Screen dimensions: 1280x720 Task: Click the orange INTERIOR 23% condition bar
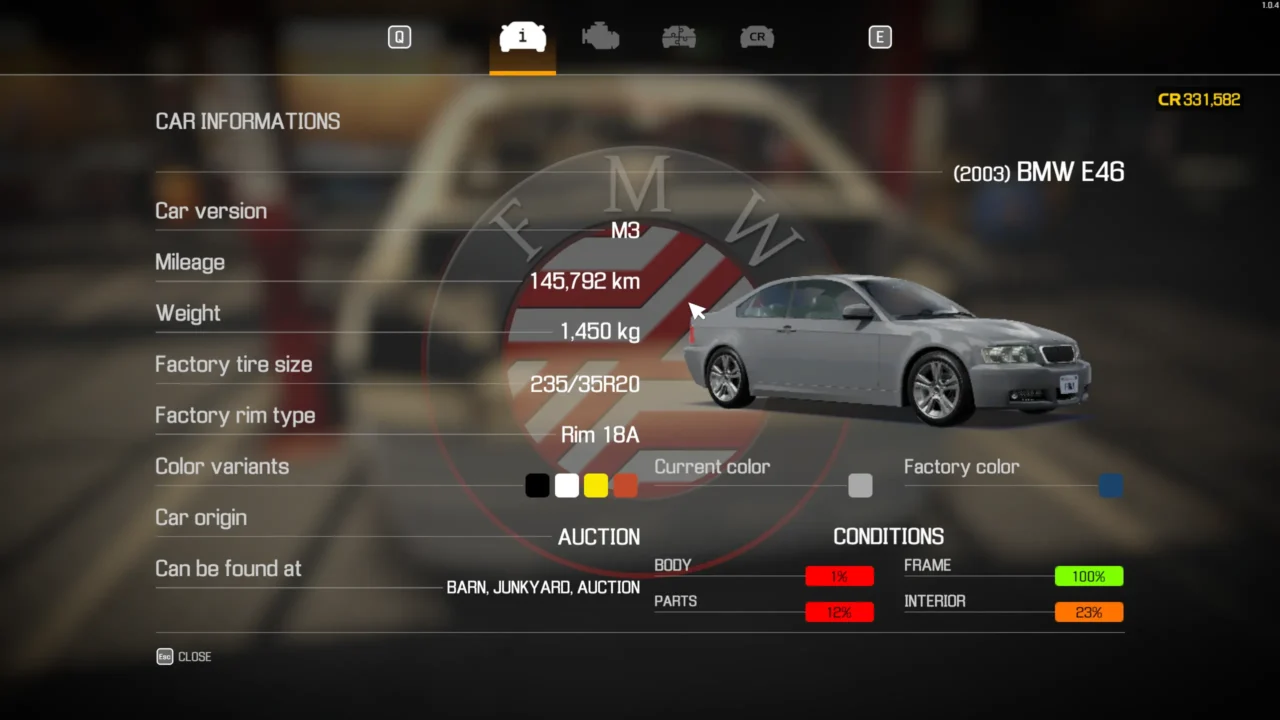tap(1089, 612)
